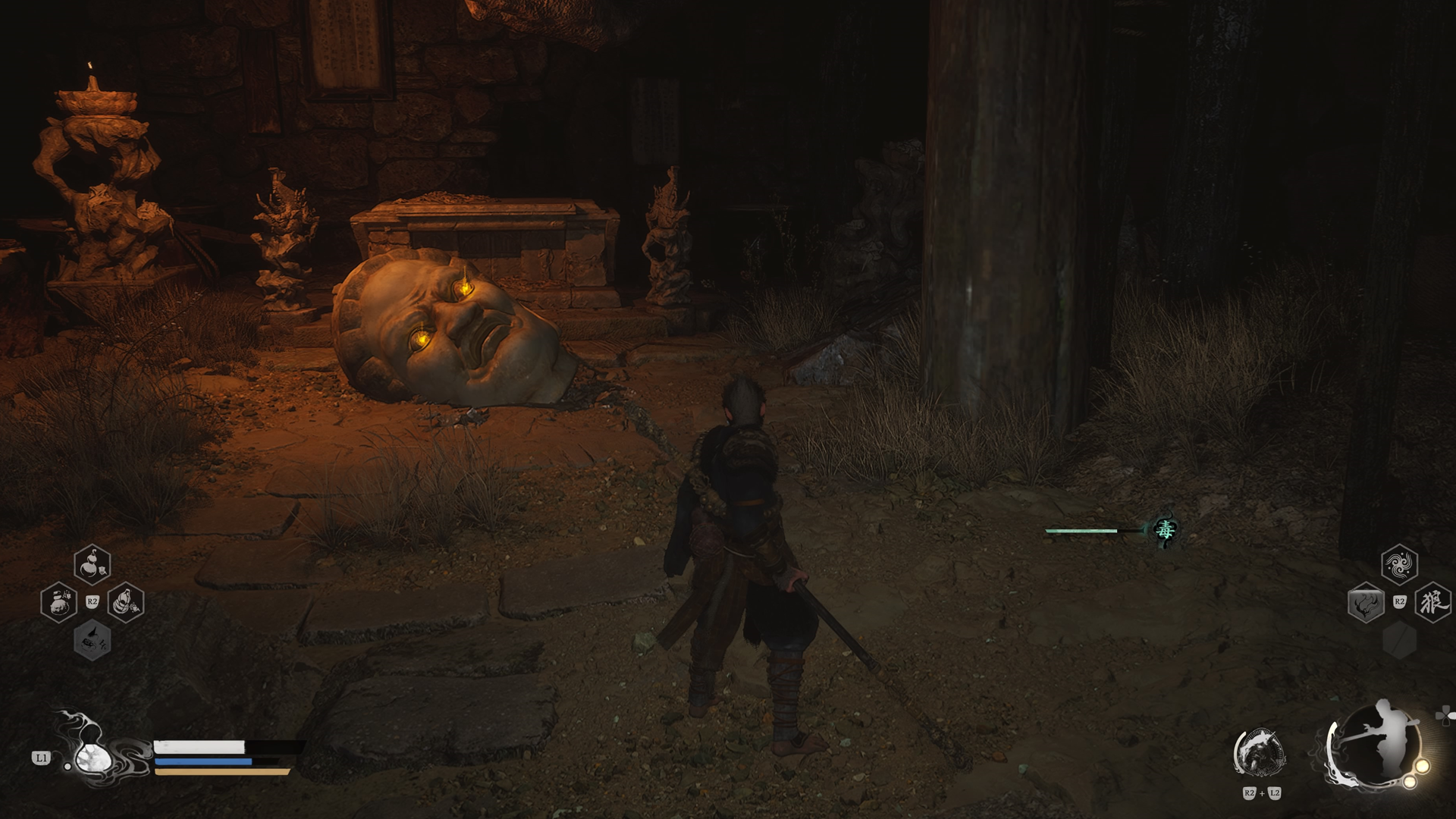This screenshot has width=1456, height=819.
Task: Select the greyed-out bottom item hexagon
Action: pyautogui.click(x=93, y=641)
